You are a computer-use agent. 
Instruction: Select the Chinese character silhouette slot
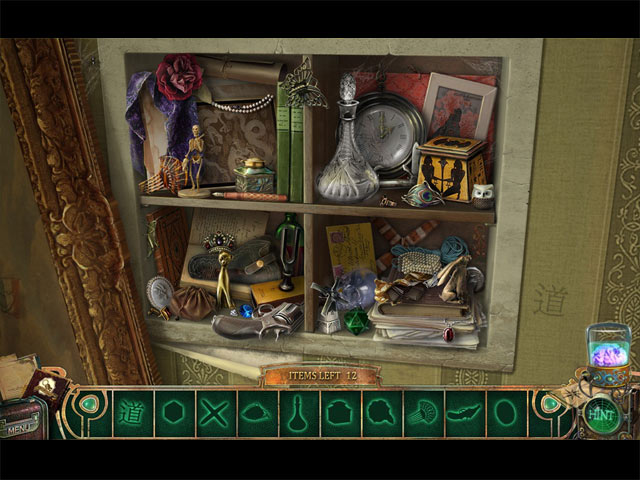click(131, 414)
